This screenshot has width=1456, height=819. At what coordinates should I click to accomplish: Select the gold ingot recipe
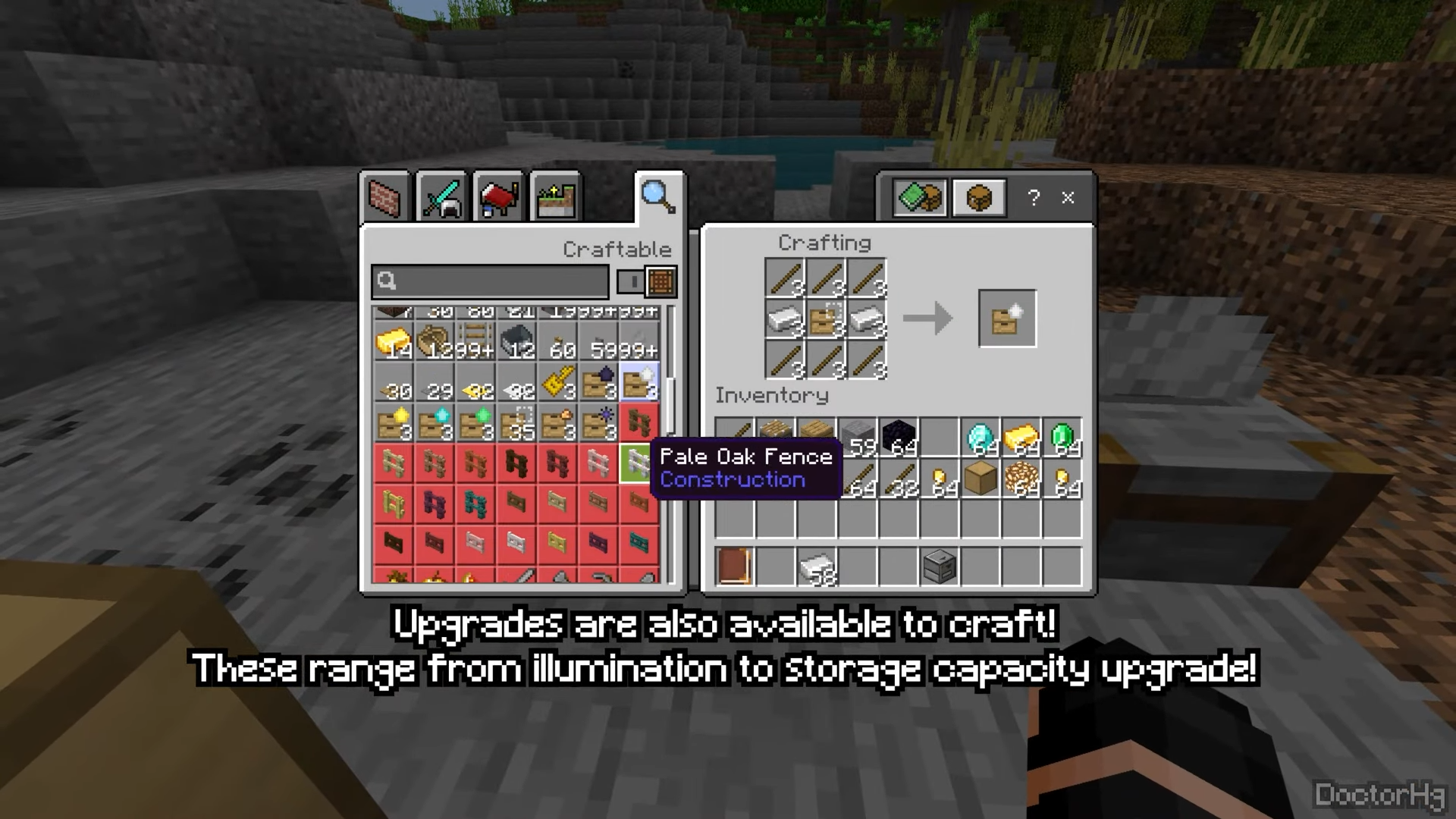393,343
